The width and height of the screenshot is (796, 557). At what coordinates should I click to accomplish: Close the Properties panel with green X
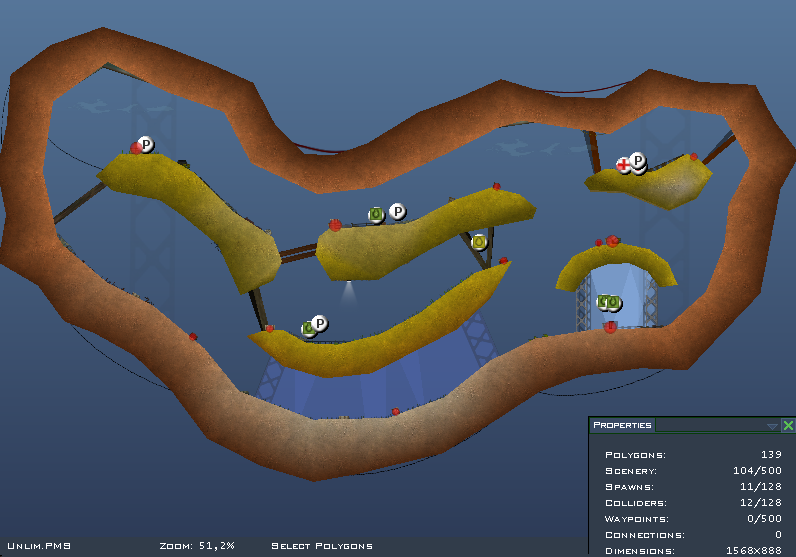coord(788,425)
